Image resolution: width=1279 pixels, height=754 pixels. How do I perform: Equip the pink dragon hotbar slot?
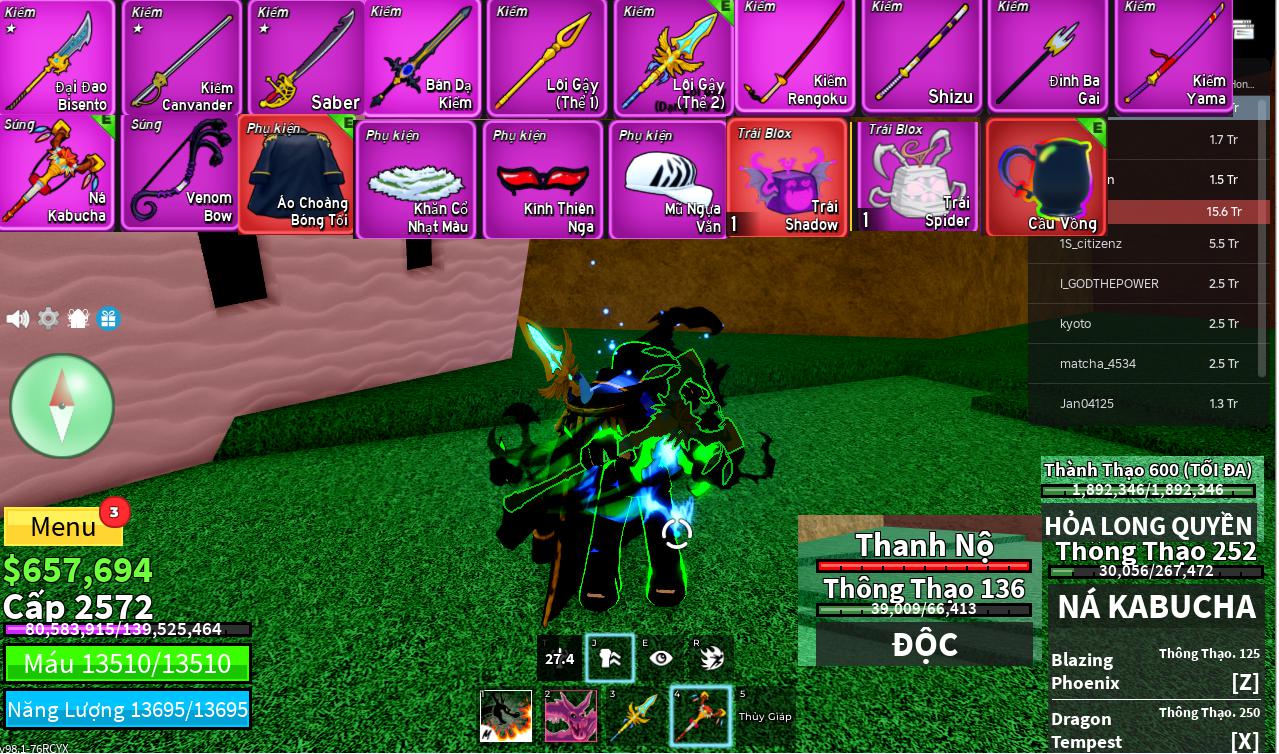570,716
